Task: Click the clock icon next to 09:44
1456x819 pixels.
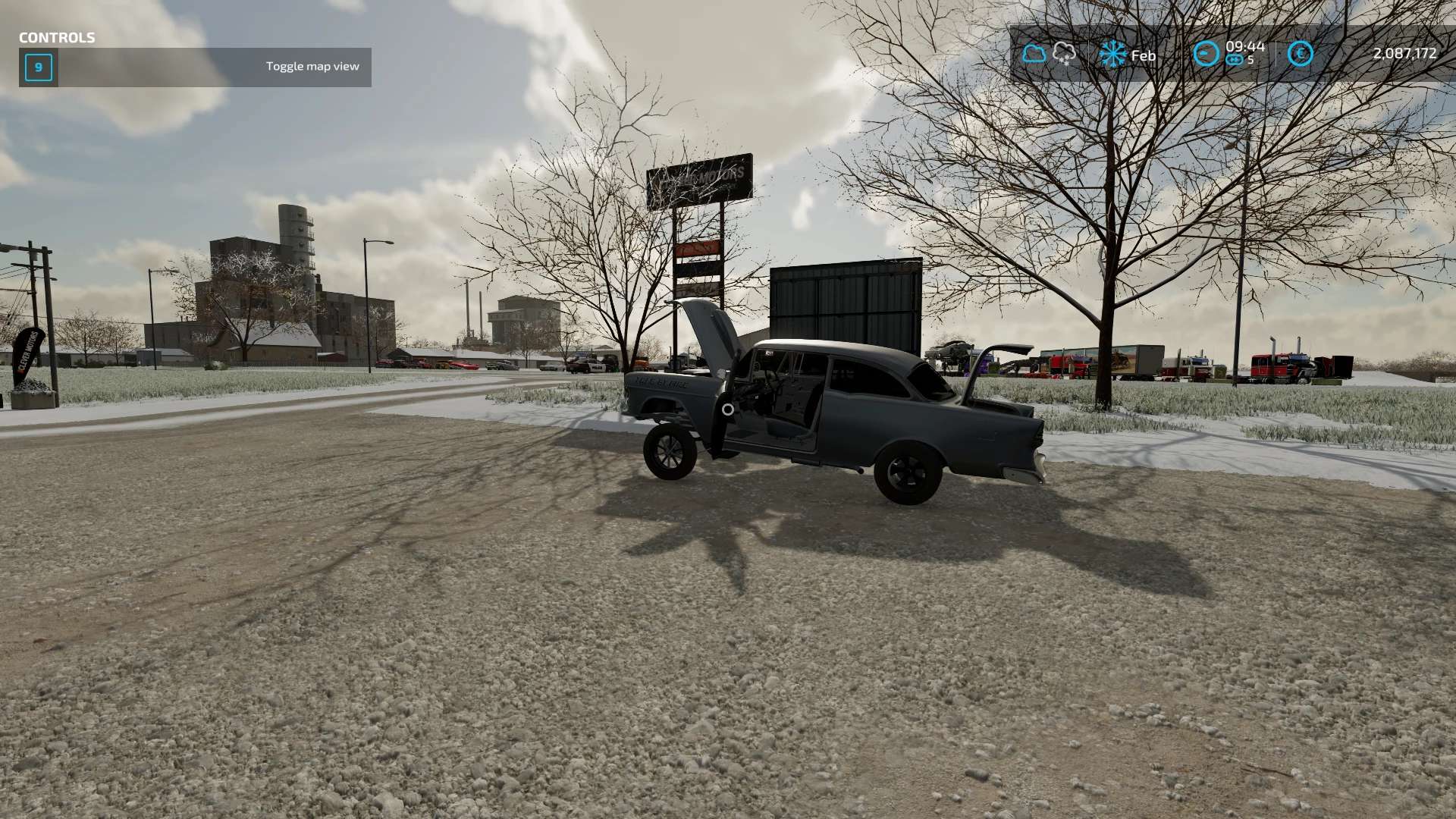Action: click(1206, 54)
